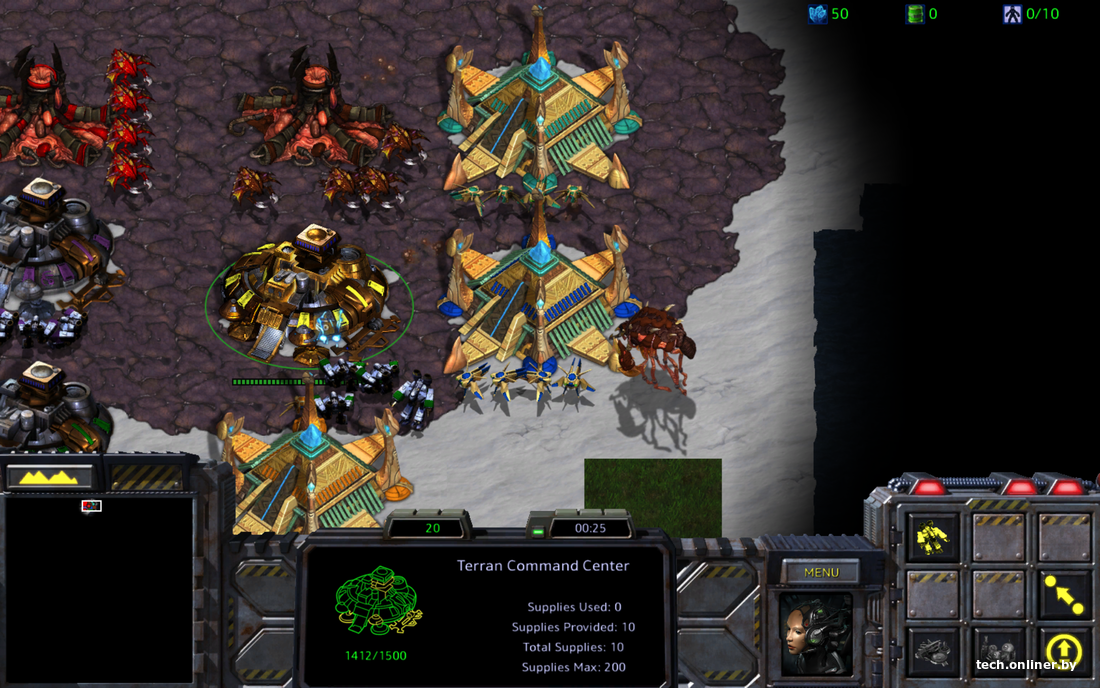Image resolution: width=1100 pixels, height=688 pixels.
Task: Click the adjutant portrait
Action: (x=816, y=634)
